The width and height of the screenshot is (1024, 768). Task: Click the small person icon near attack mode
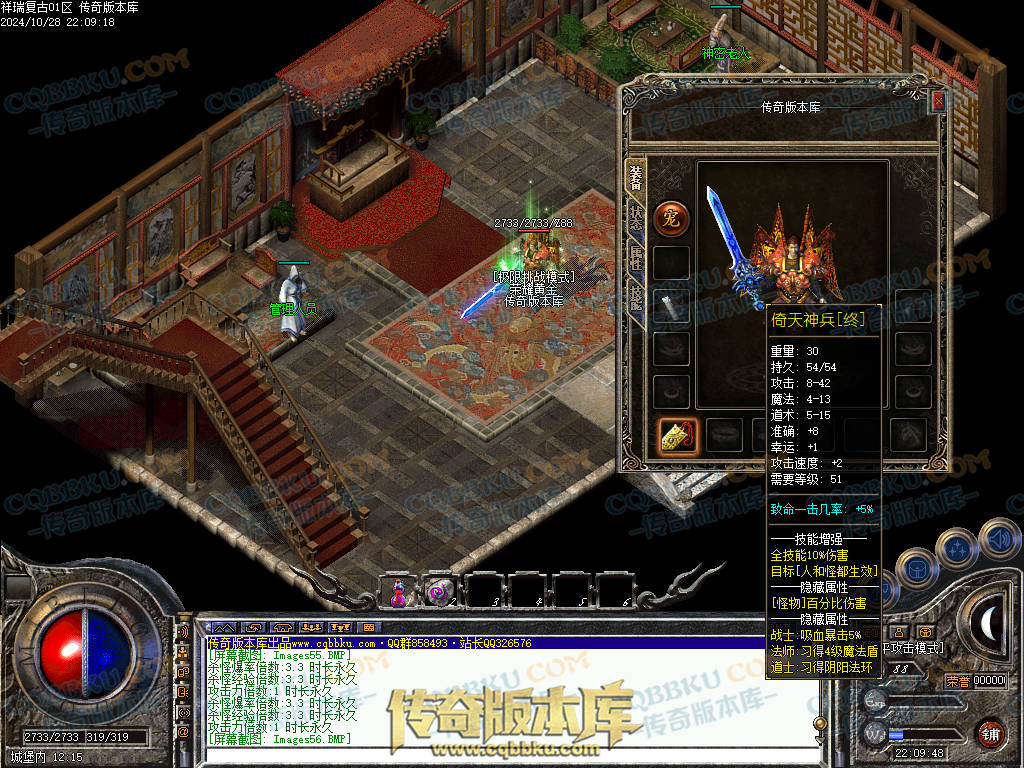pos(899,632)
